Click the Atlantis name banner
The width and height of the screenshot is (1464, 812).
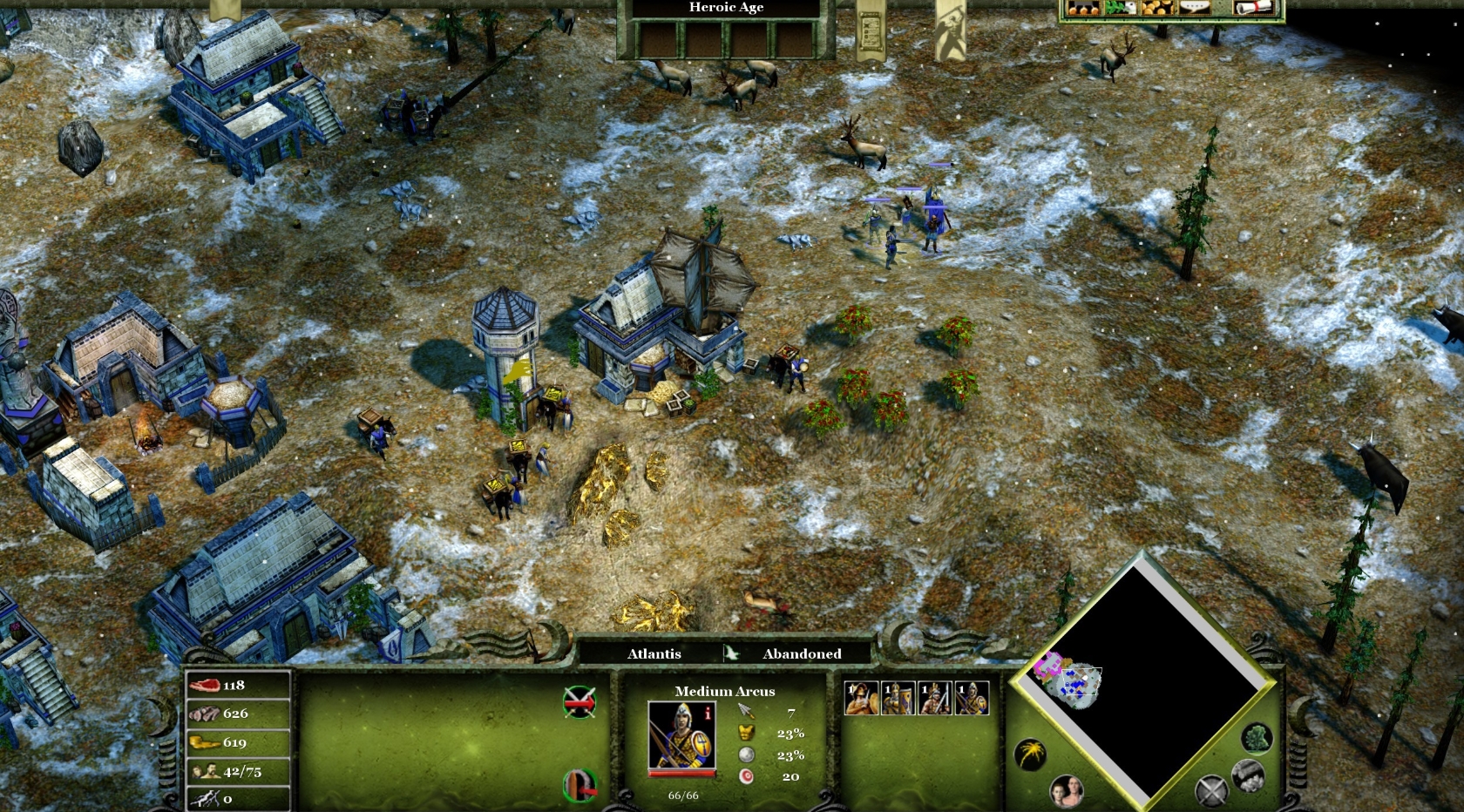click(654, 653)
